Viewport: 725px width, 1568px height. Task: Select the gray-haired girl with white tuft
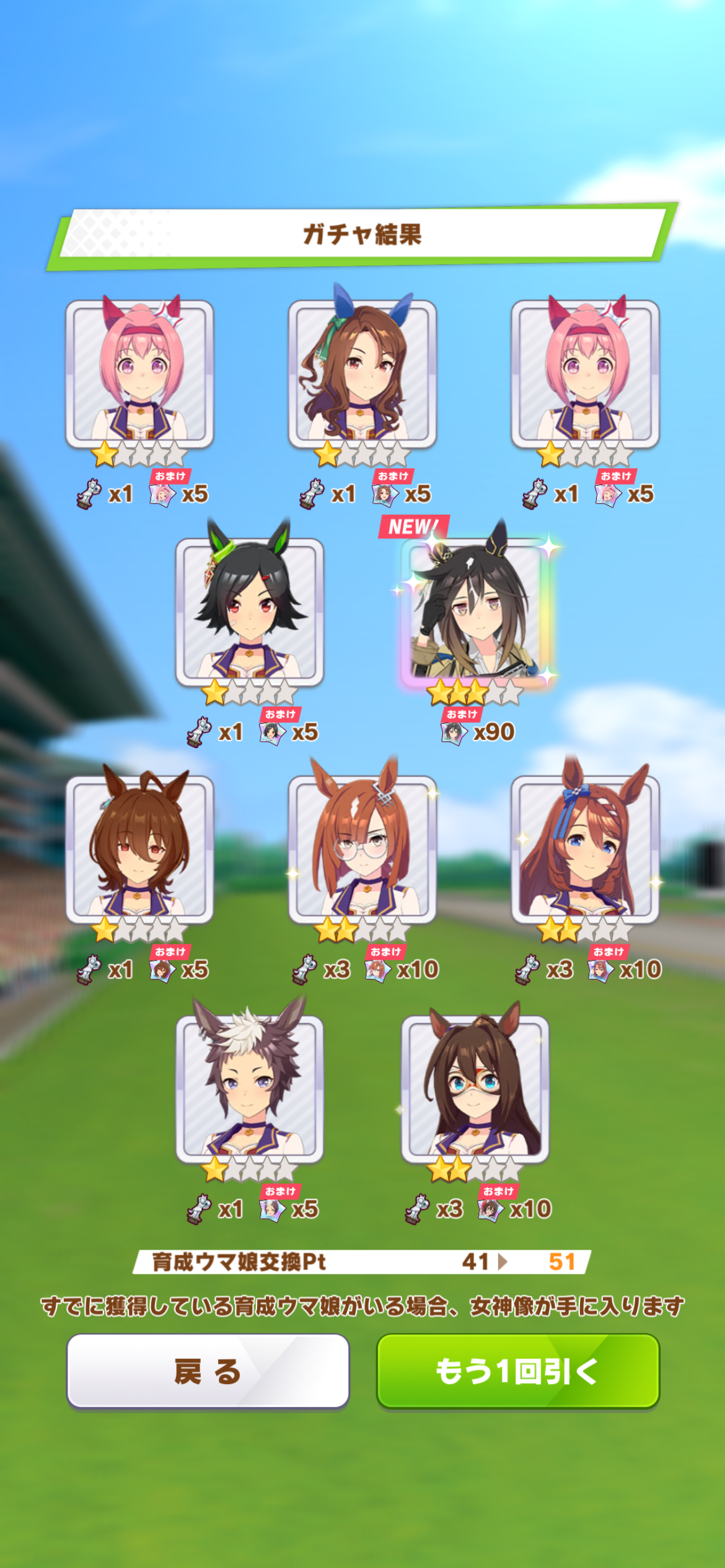tap(250, 1087)
